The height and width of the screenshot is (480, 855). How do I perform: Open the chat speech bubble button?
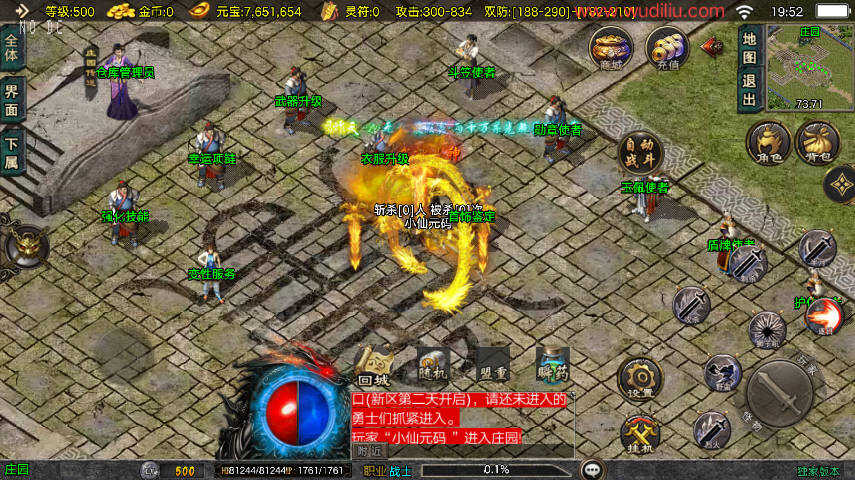pyautogui.click(x=593, y=469)
